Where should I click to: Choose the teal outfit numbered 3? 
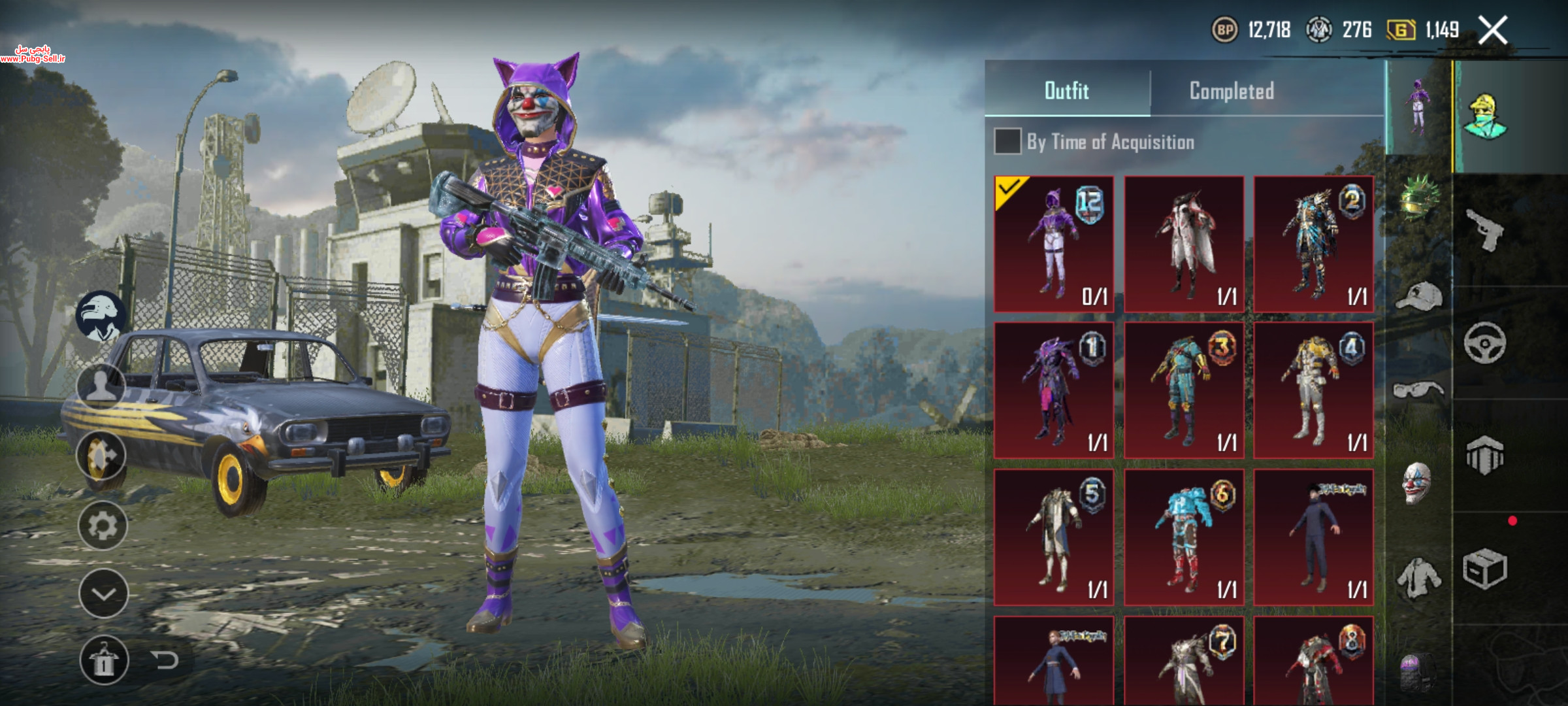(x=1184, y=390)
